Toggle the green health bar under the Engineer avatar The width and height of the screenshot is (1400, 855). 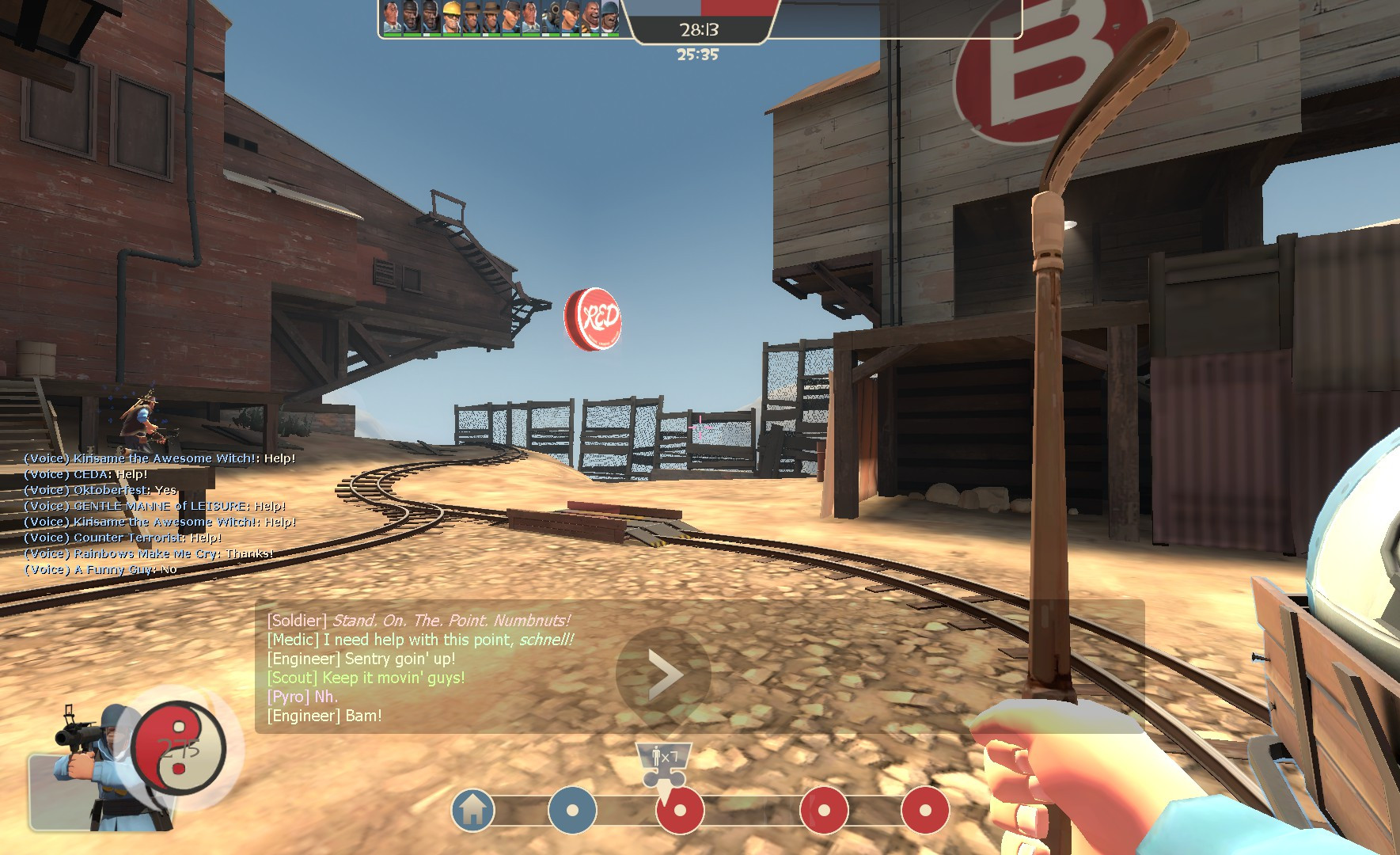(x=452, y=34)
